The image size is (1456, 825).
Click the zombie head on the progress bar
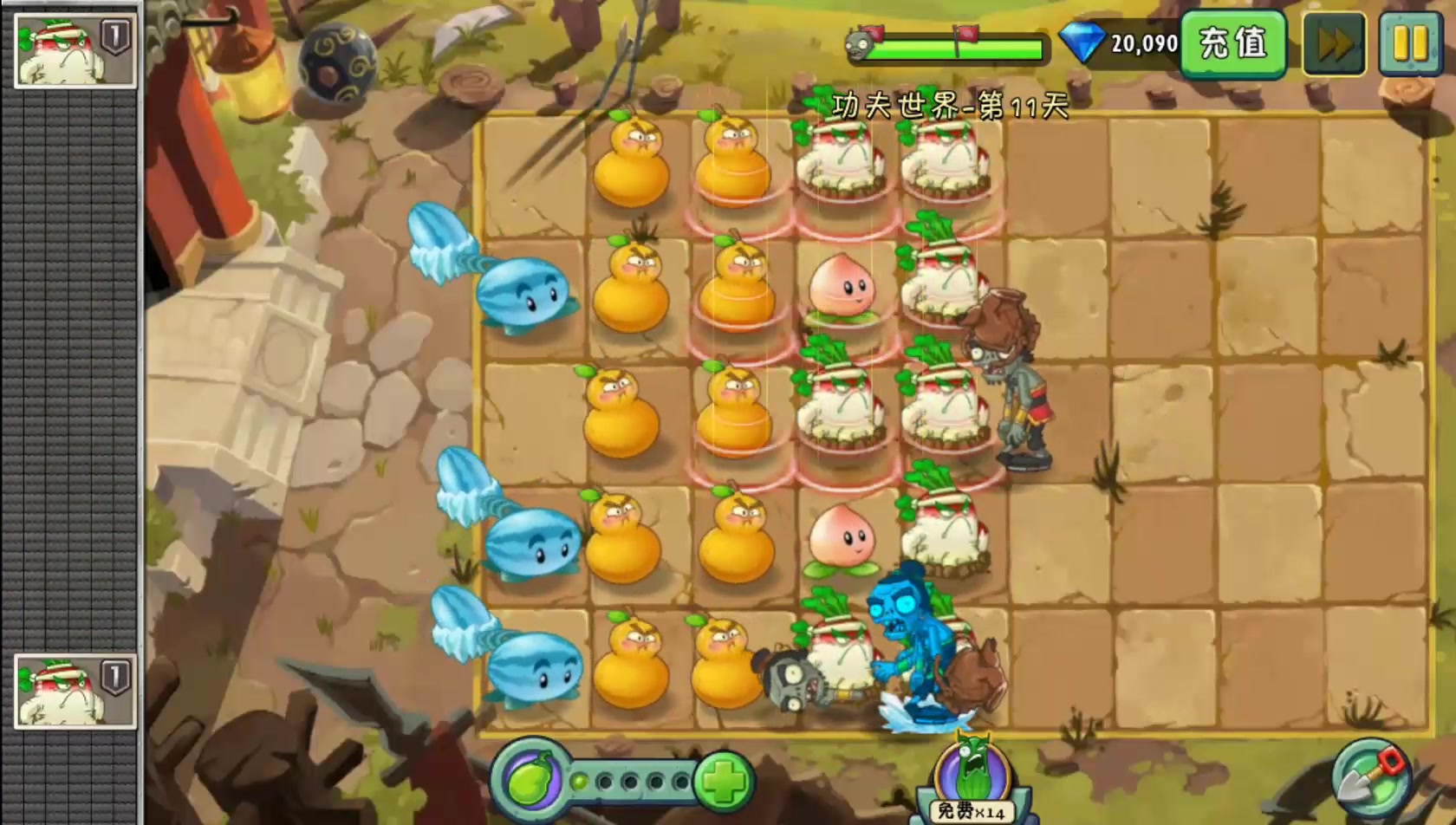point(860,43)
